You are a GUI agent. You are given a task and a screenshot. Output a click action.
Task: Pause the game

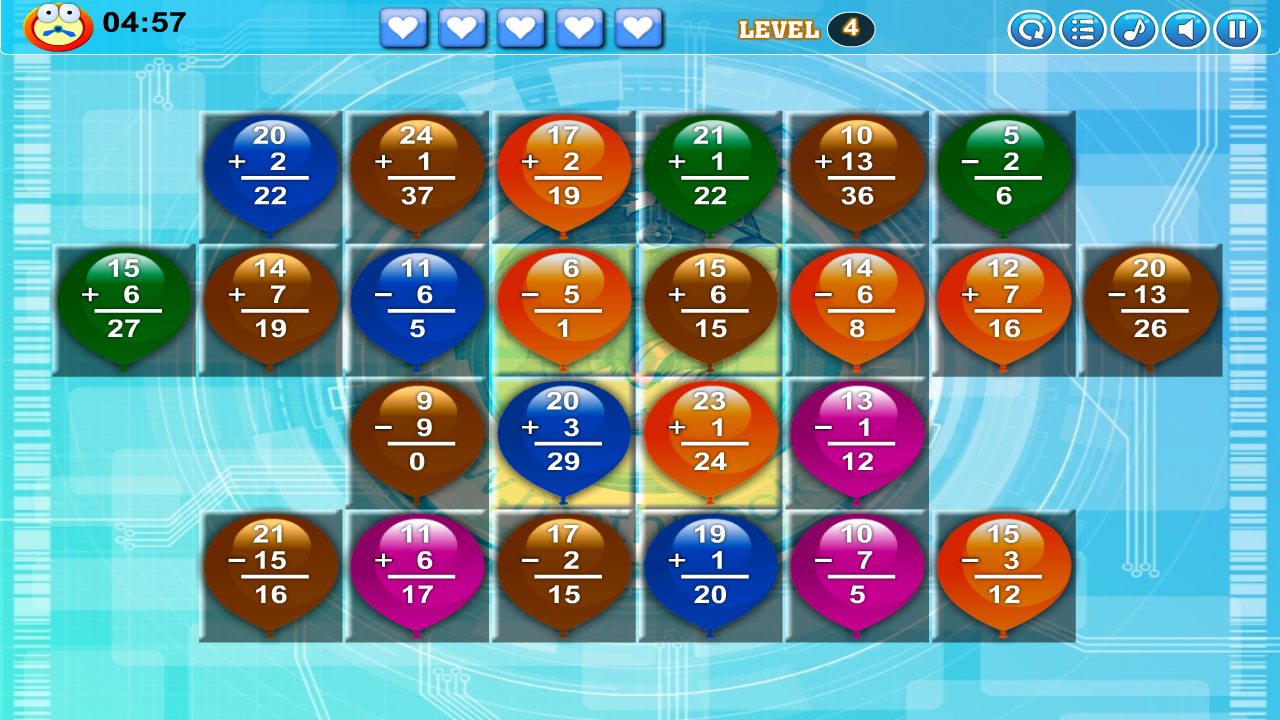(x=1236, y=29)
